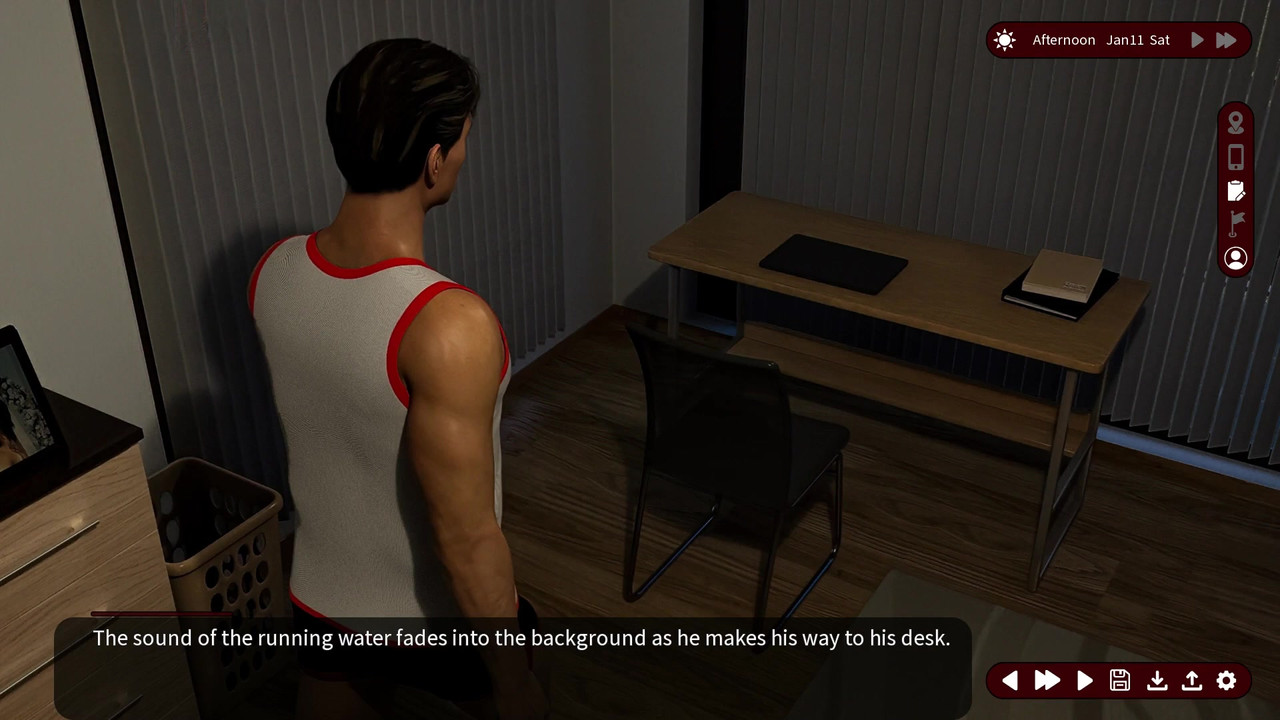The image size is (1280, 720).
Task: Open the clipboard notes icon
Action: 1236,190
